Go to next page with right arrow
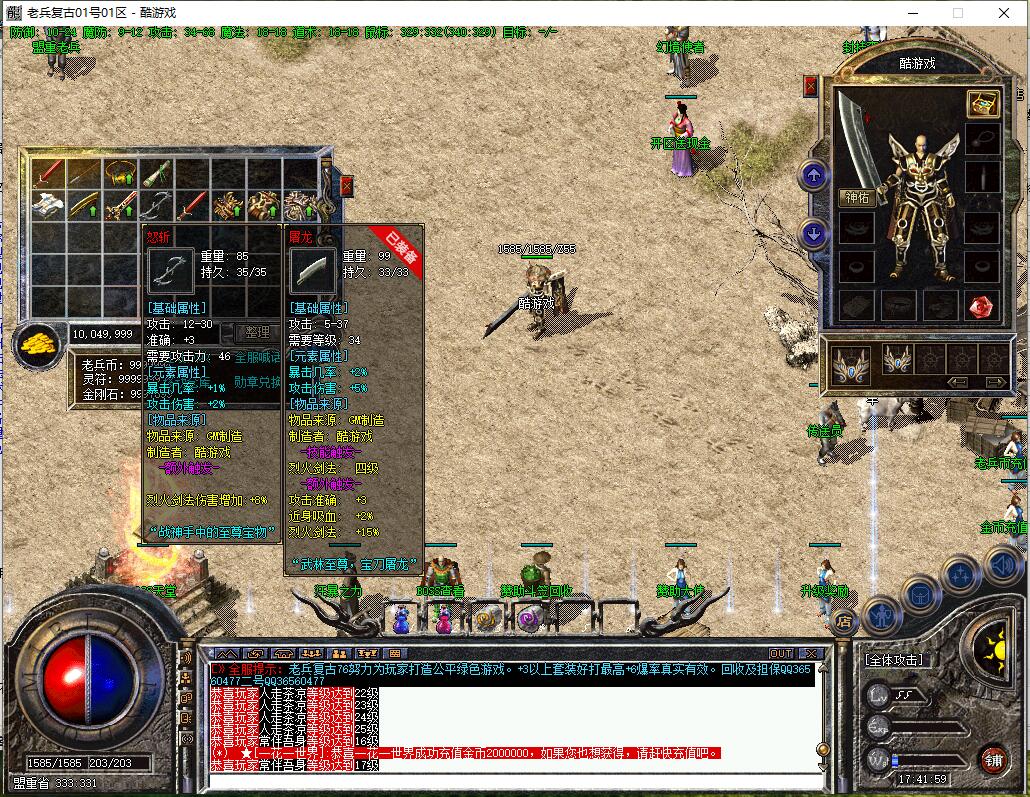 (x=996, y=382)
